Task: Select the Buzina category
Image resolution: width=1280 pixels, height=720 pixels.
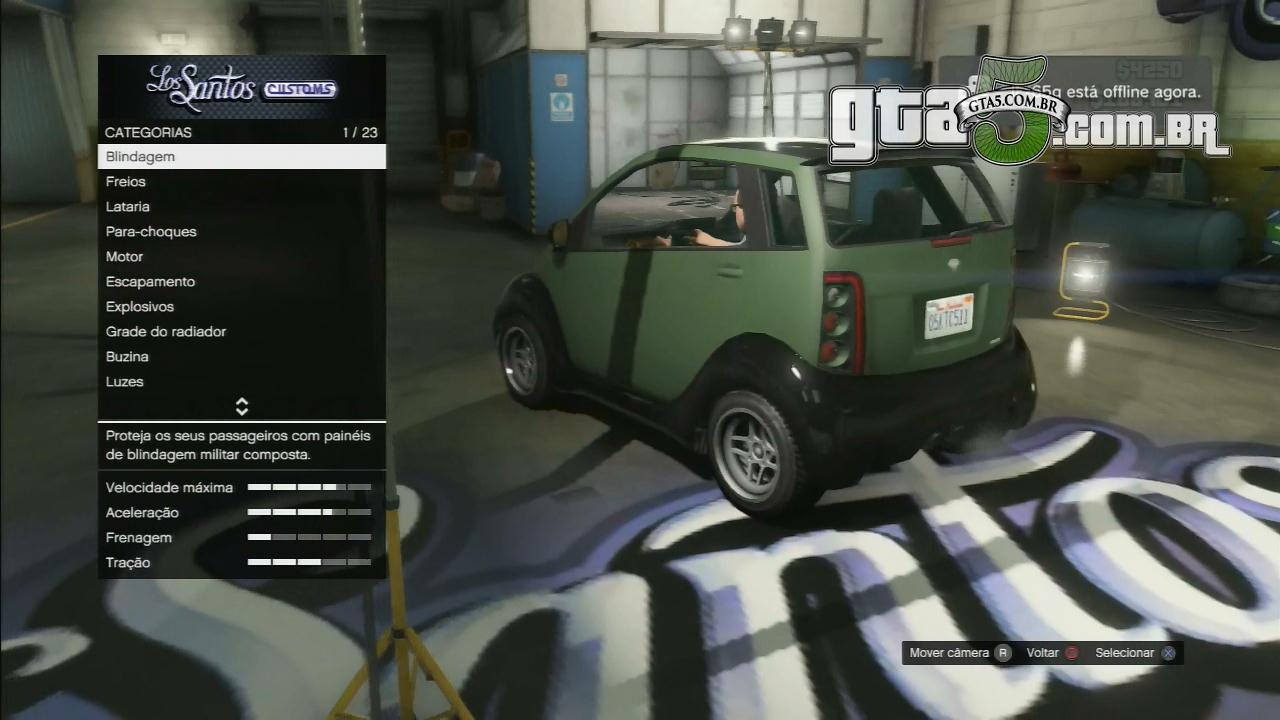Action: pos(241,357)
